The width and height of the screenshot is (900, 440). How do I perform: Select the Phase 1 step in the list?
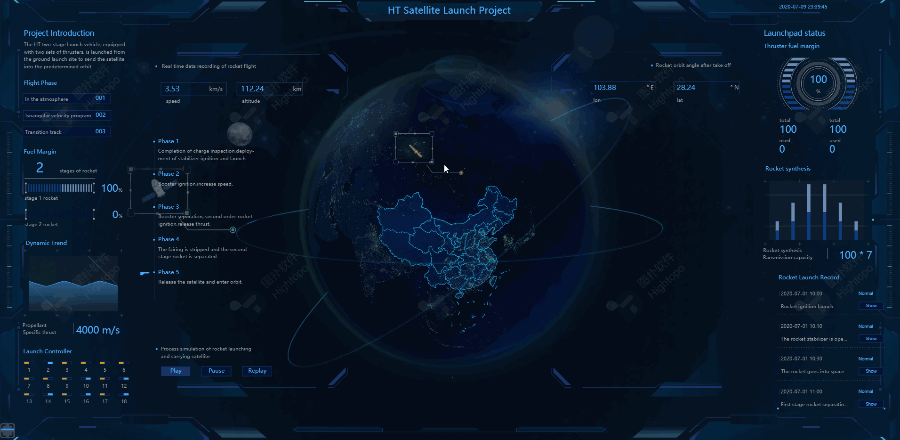tap(168, 142)
